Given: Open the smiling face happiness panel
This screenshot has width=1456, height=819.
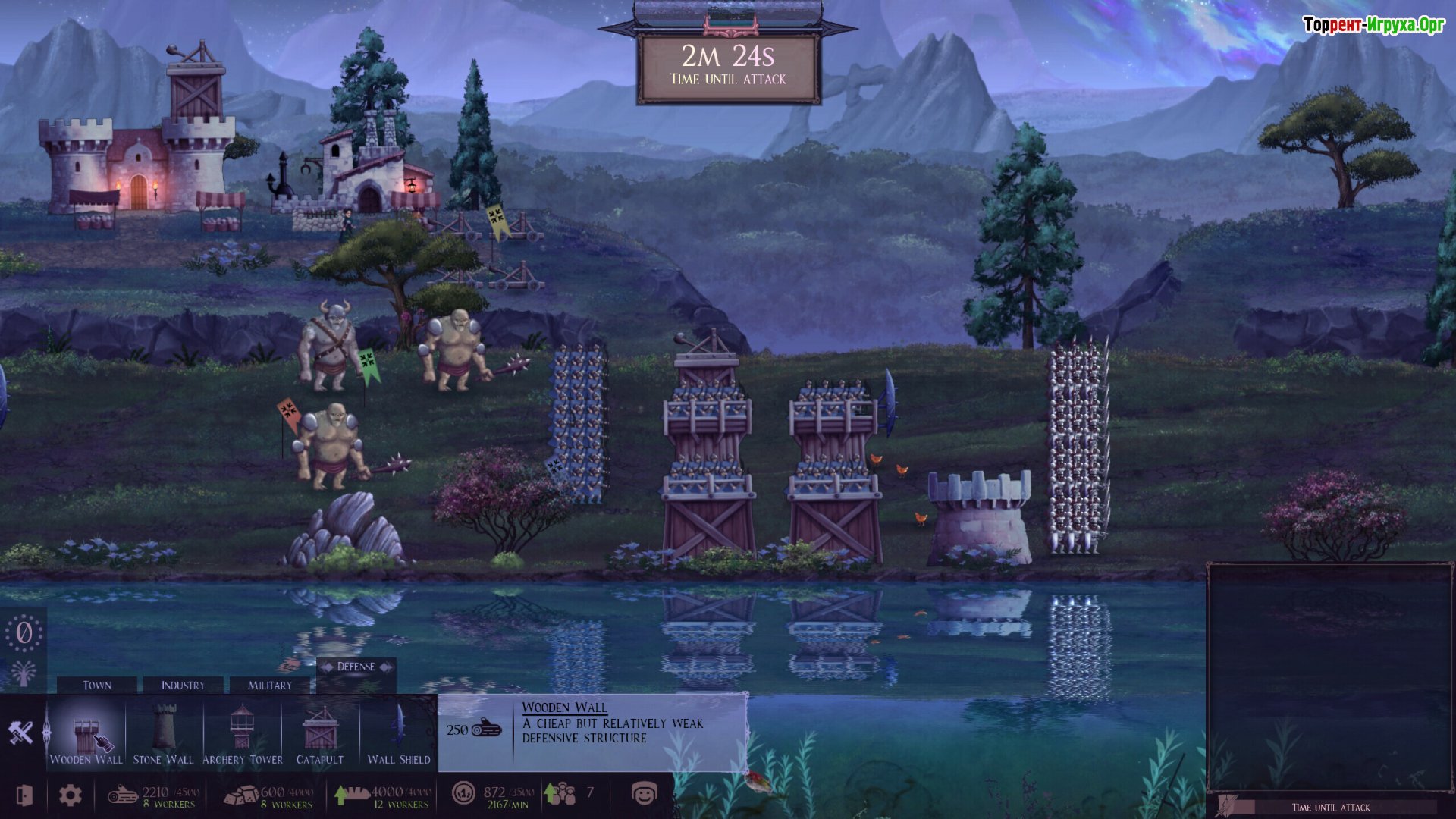Looking at the screenshot, I should coord(644,794).
